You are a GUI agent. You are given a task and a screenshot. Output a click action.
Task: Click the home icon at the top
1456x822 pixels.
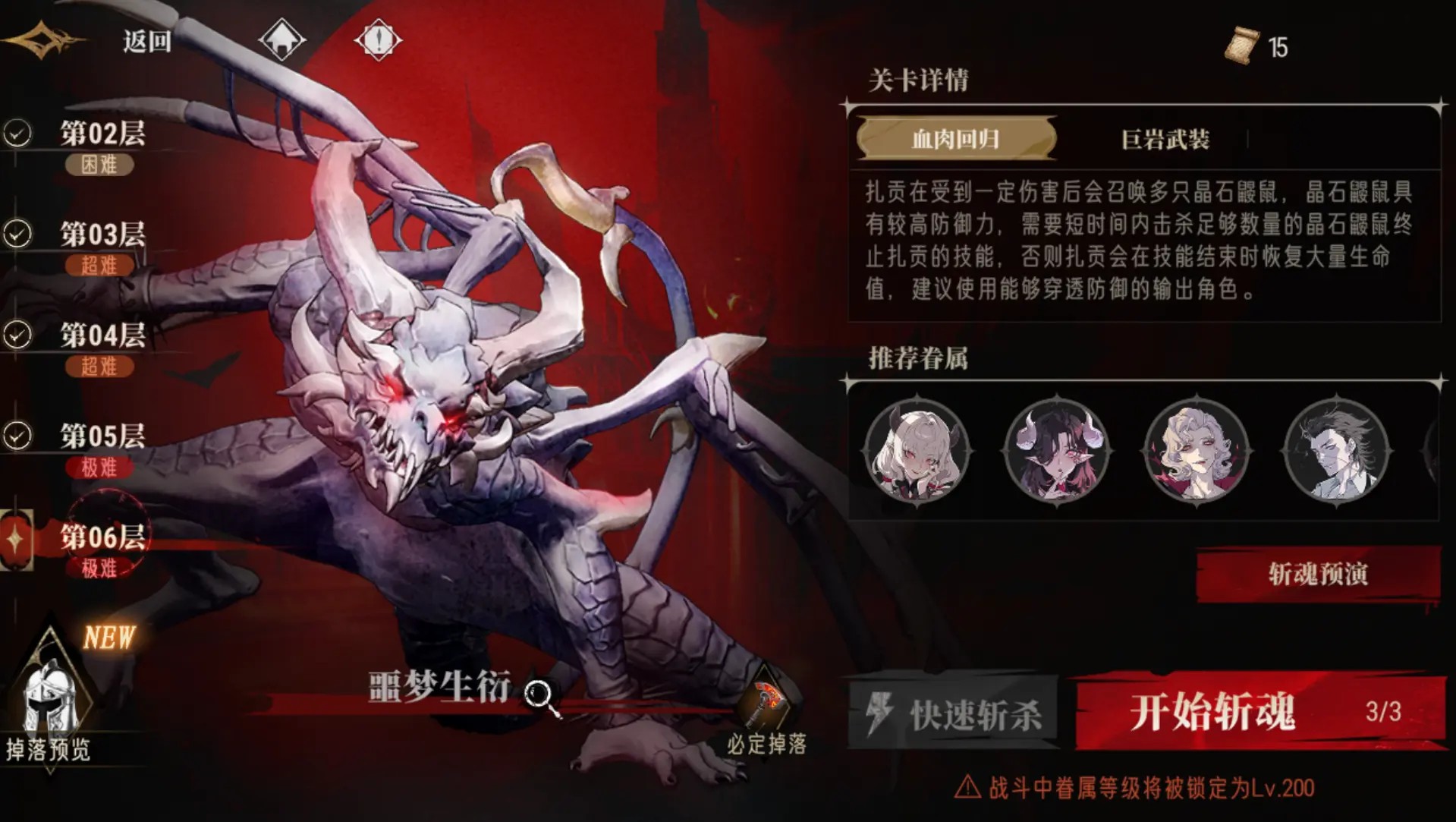coord(281,39)
